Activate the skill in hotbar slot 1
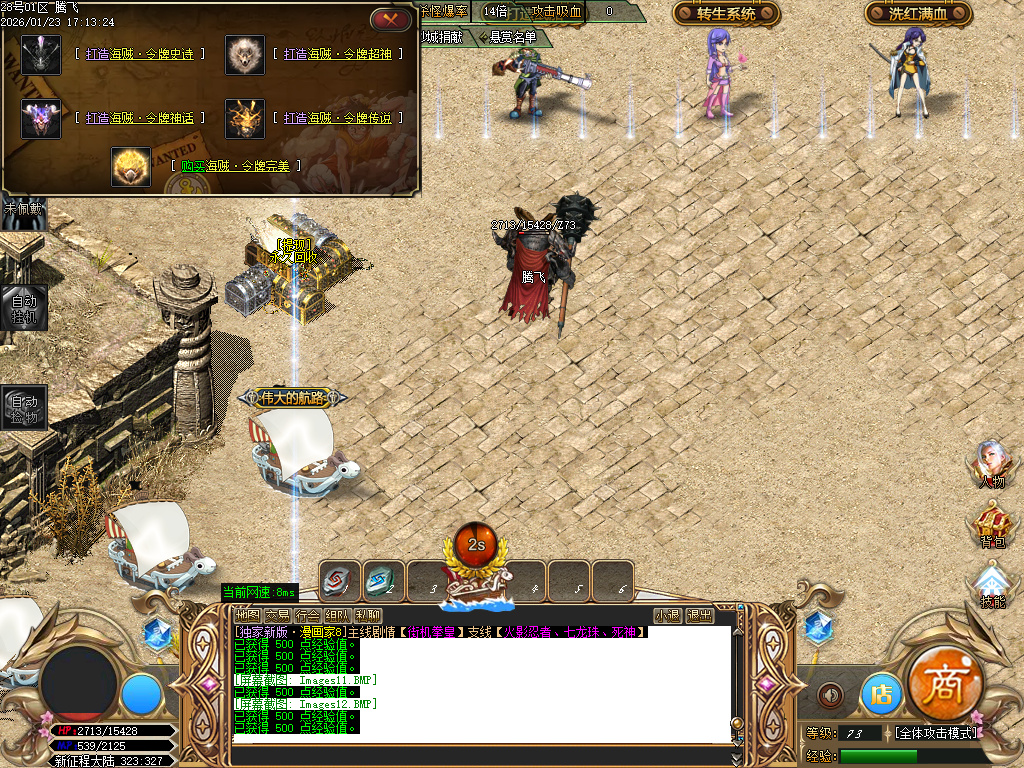The height and width of the screenshot is (768, 1024). click(x=339, y=581)
